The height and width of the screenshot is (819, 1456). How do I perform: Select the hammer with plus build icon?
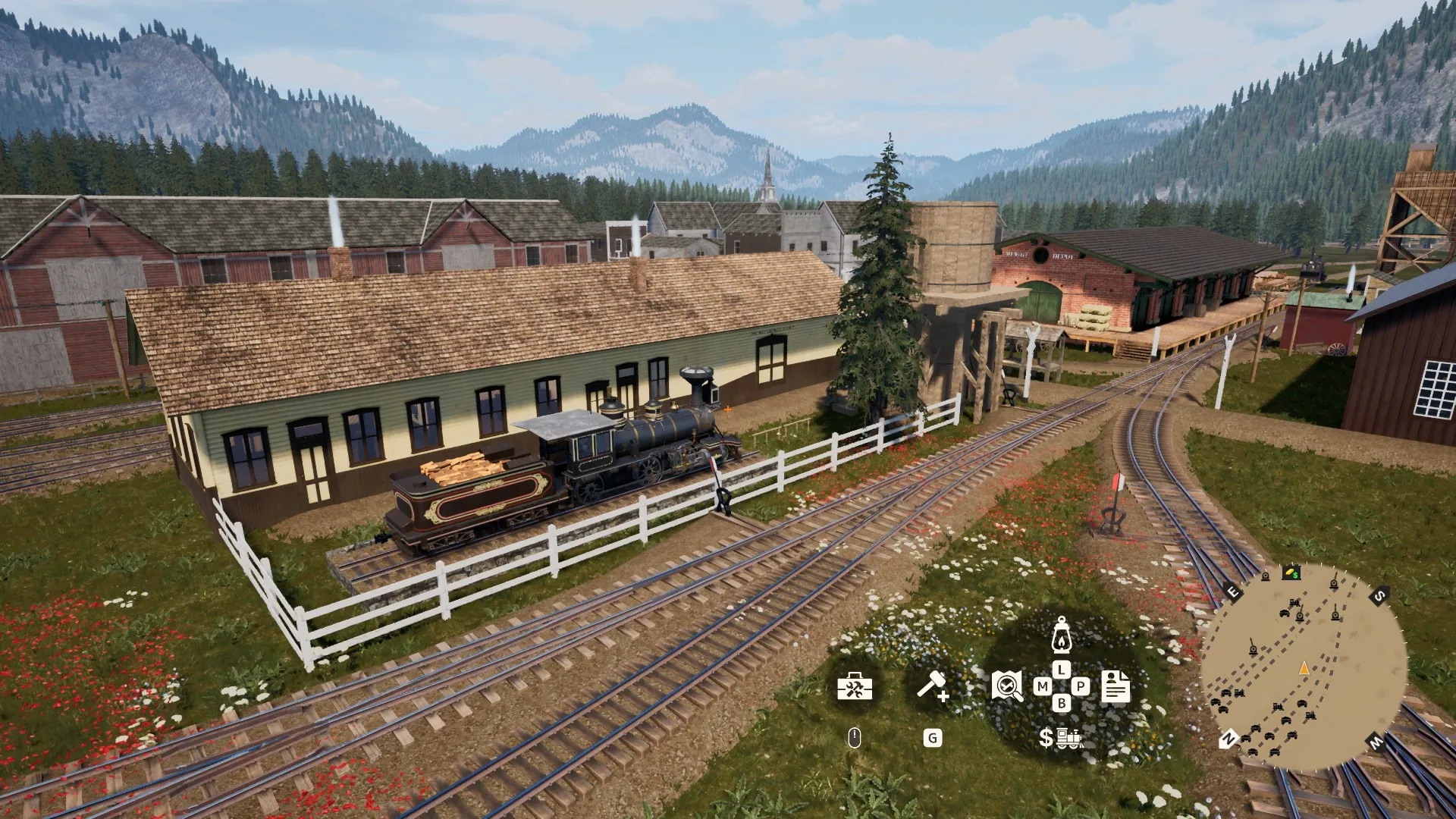pos(933,686)
